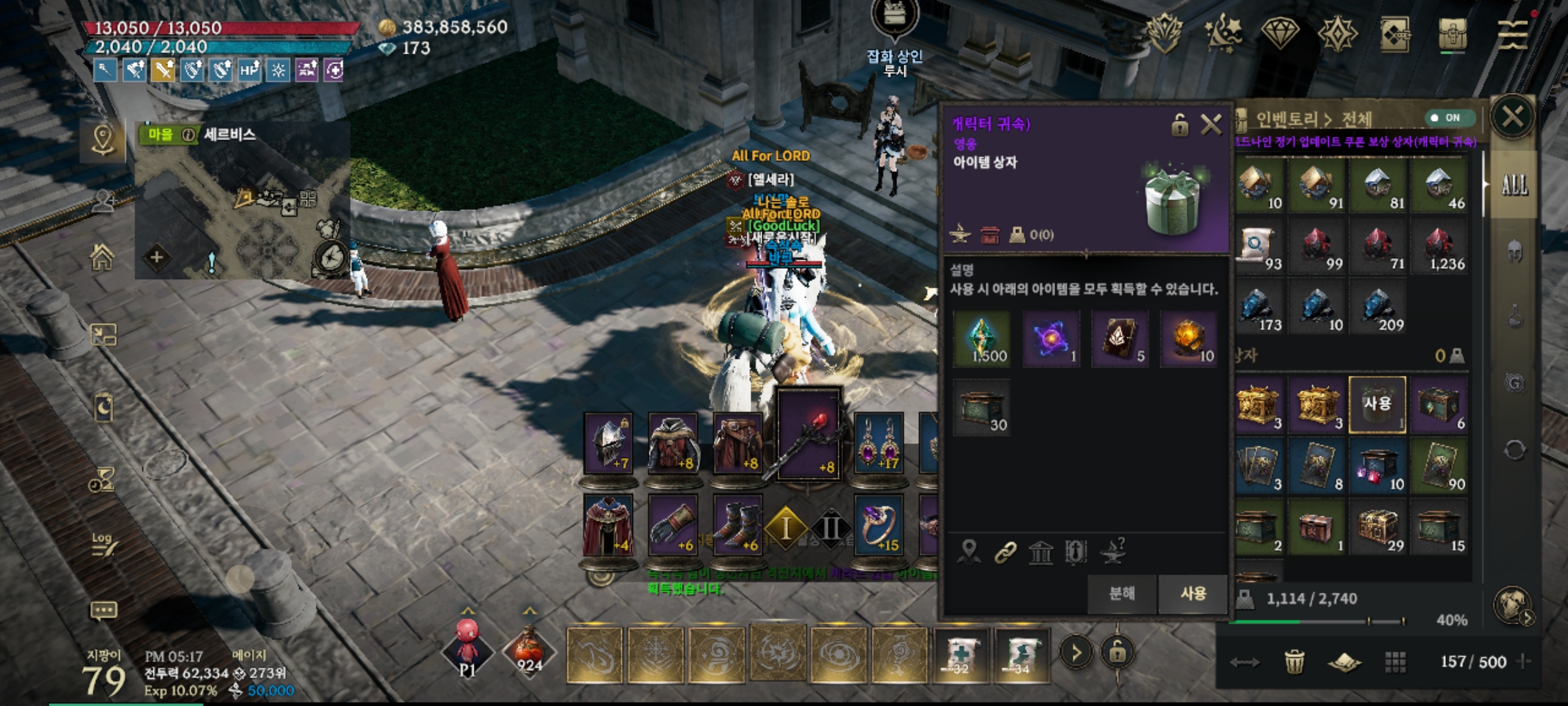Open the inventory trash can

[1294, 662]
